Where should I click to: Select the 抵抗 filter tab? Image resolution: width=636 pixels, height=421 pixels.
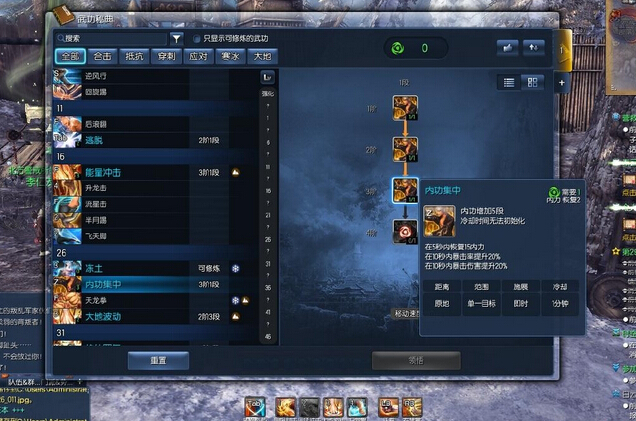click(x=134, y=57)
